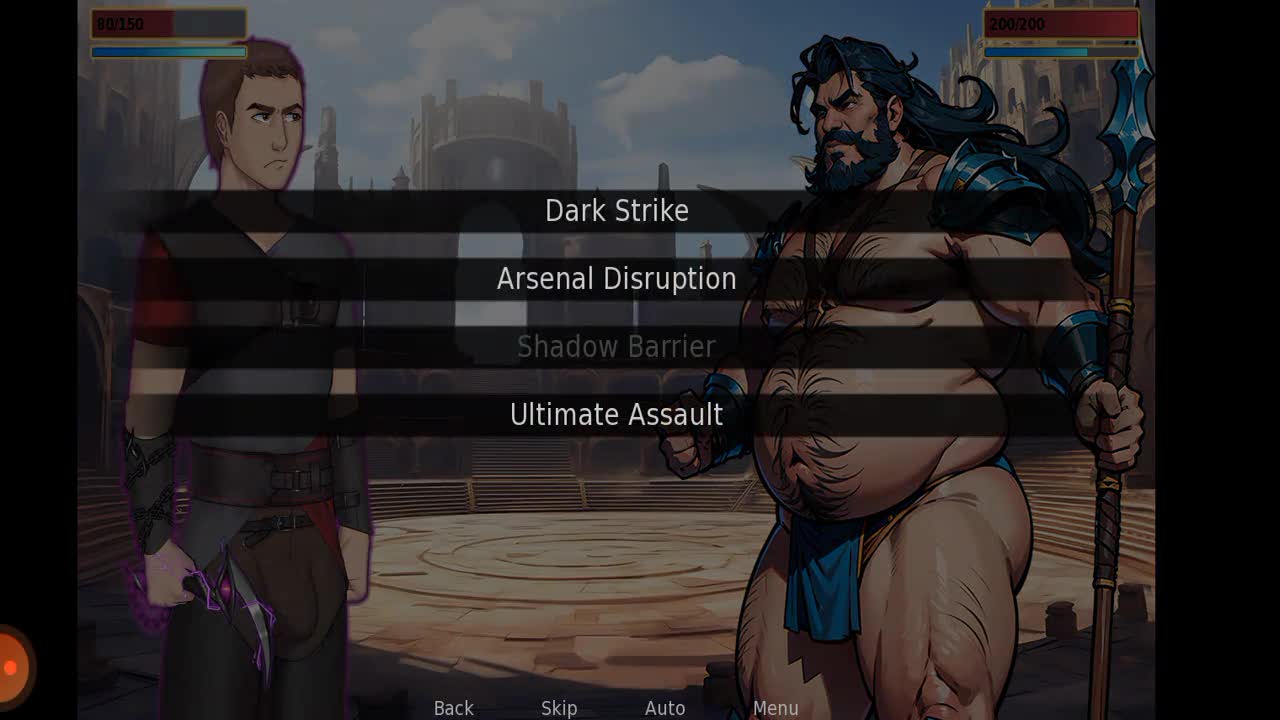Viewport: 1280px width, 720px height.
Task: Choose the Dark Strike attack
Action: (616, 211)
